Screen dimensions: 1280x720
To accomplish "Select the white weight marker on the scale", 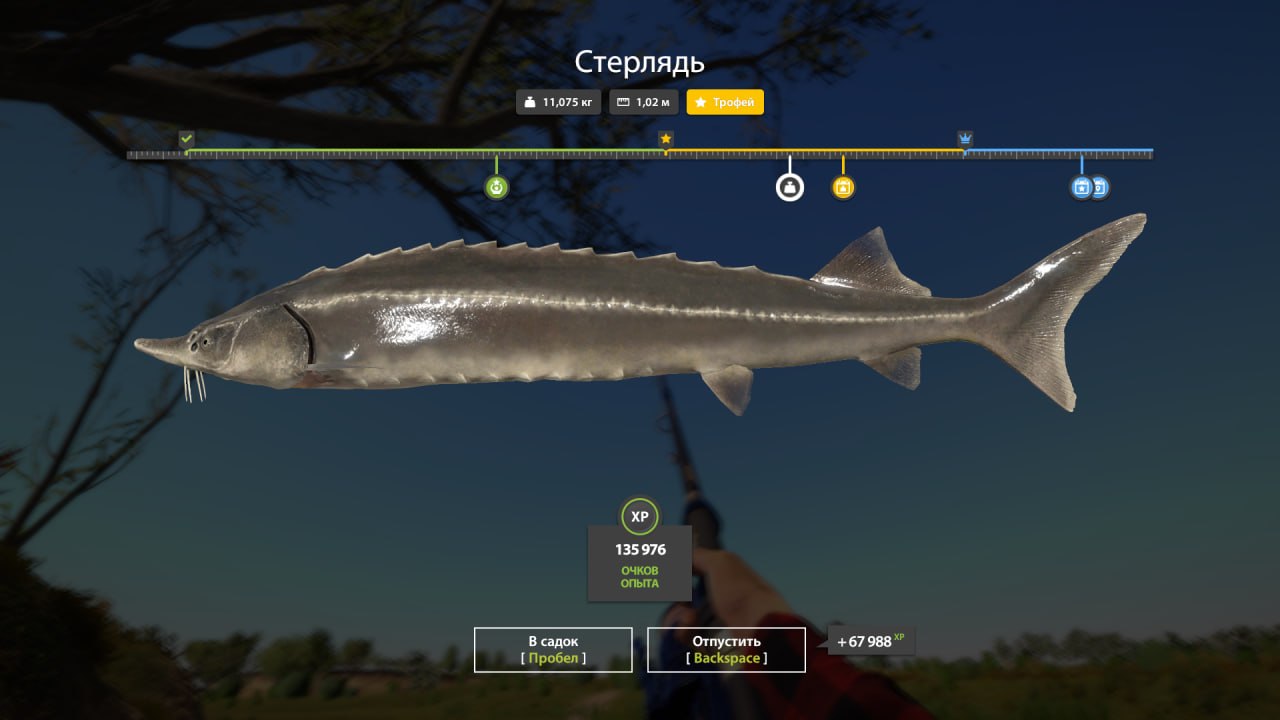I will click(x=790, y=187).
